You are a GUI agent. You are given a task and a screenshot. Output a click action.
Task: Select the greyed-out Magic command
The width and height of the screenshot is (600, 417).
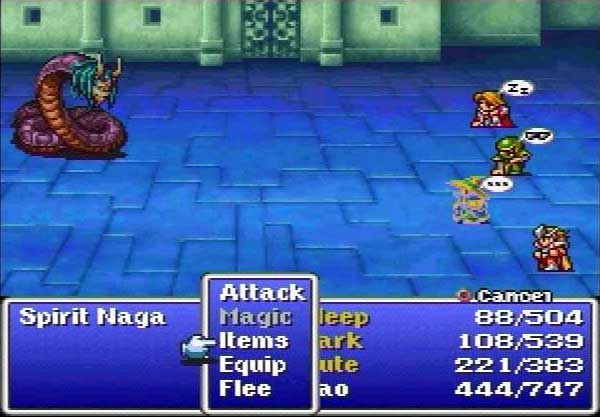point(255,317)
